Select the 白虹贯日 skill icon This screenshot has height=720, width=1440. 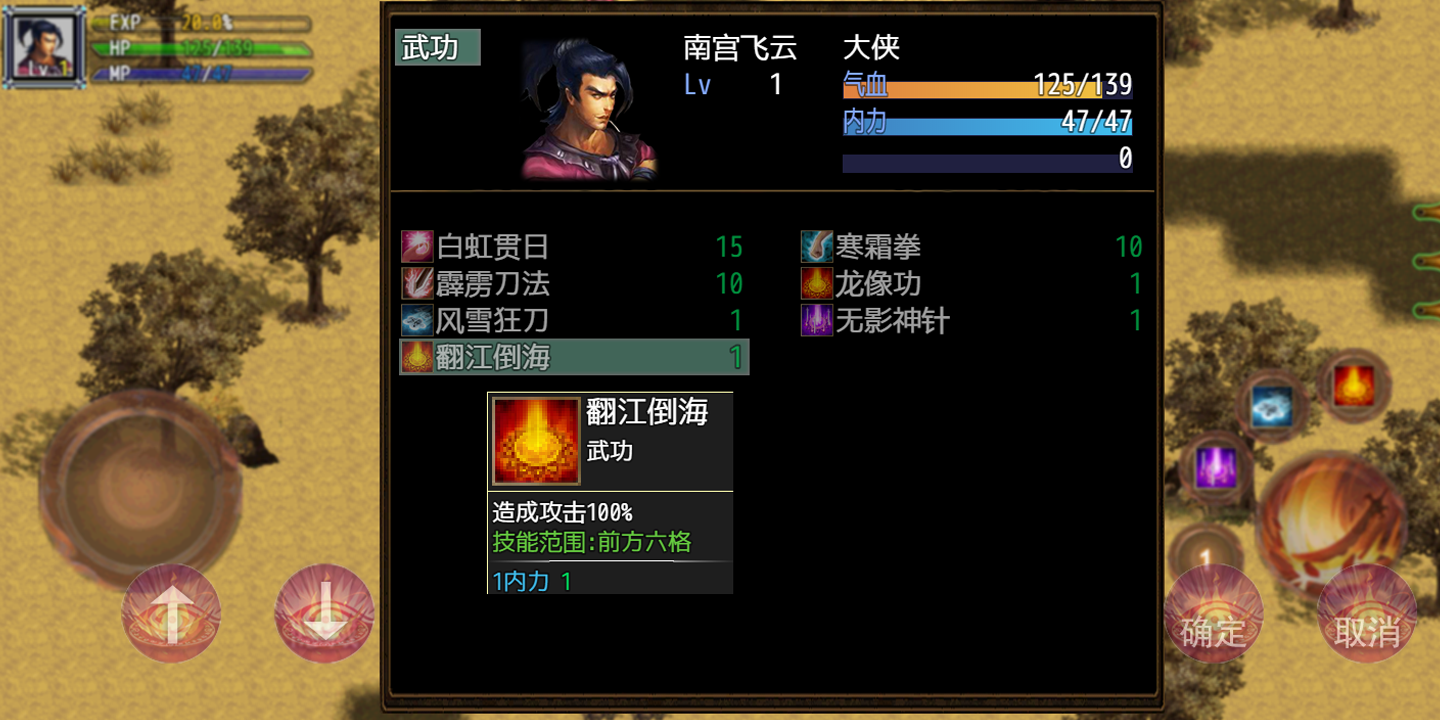pos(419,247)
